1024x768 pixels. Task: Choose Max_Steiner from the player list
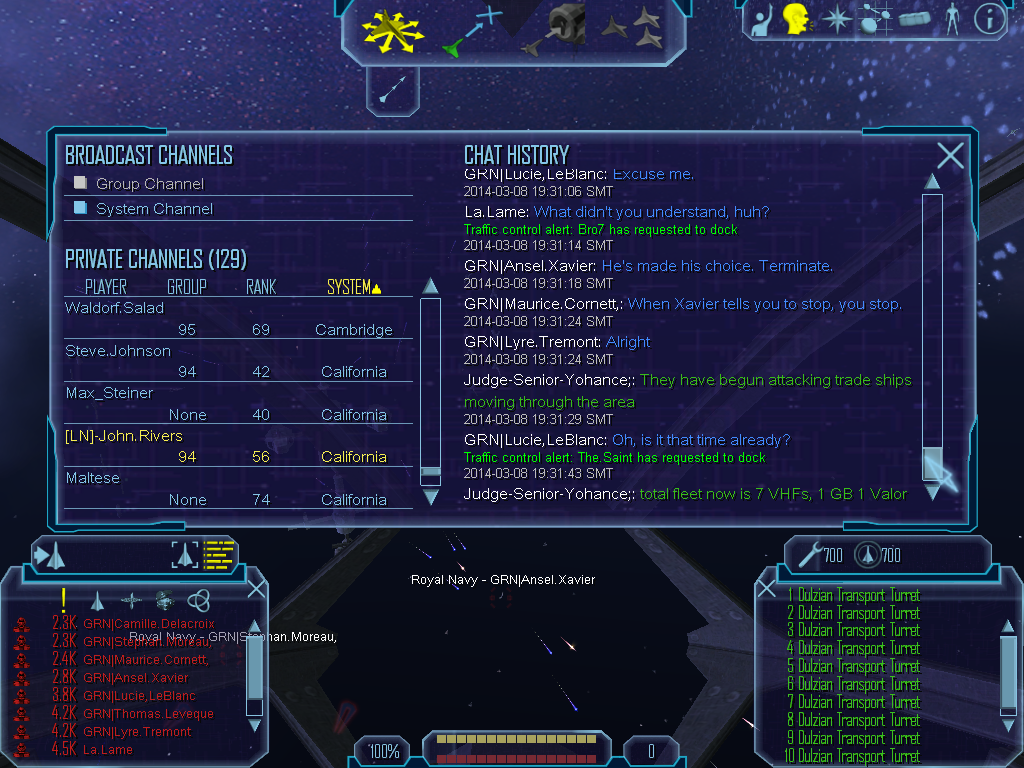(x=109, y=393)
